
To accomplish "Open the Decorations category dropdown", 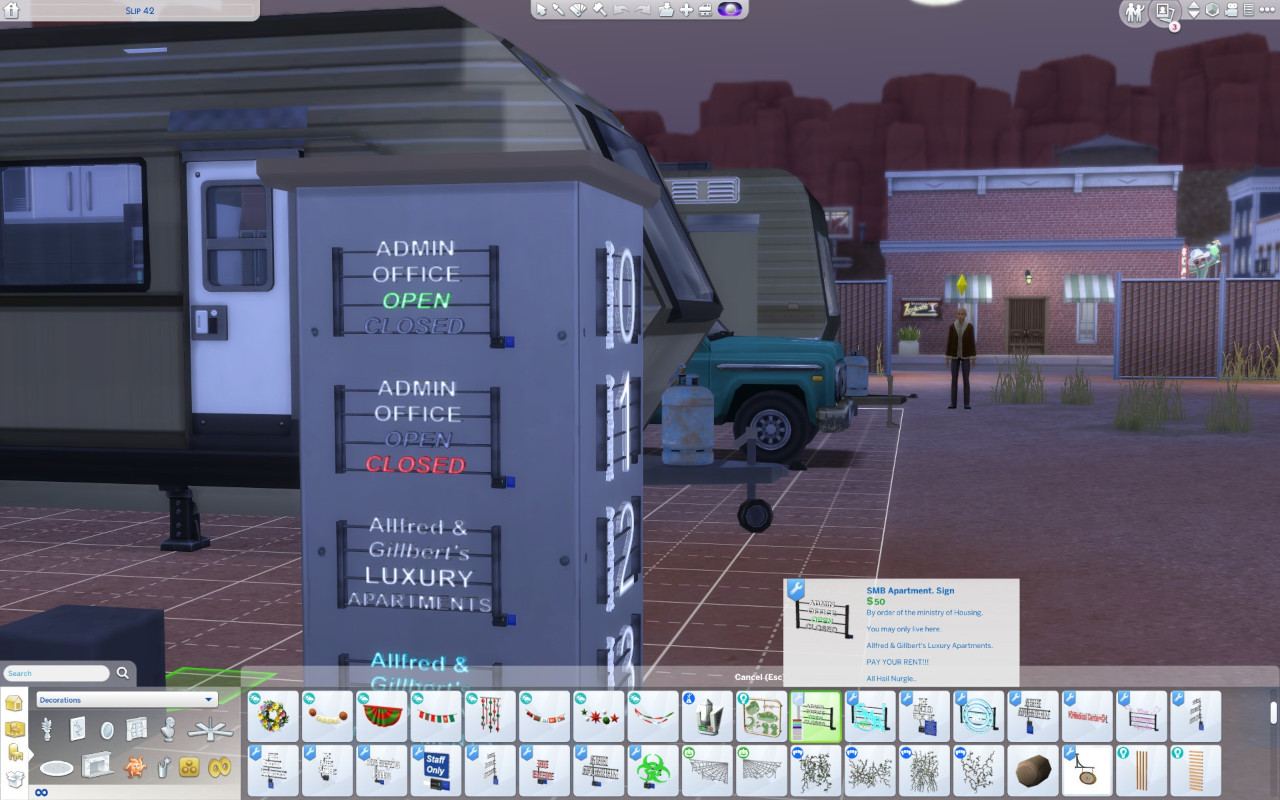I will 124,699.
